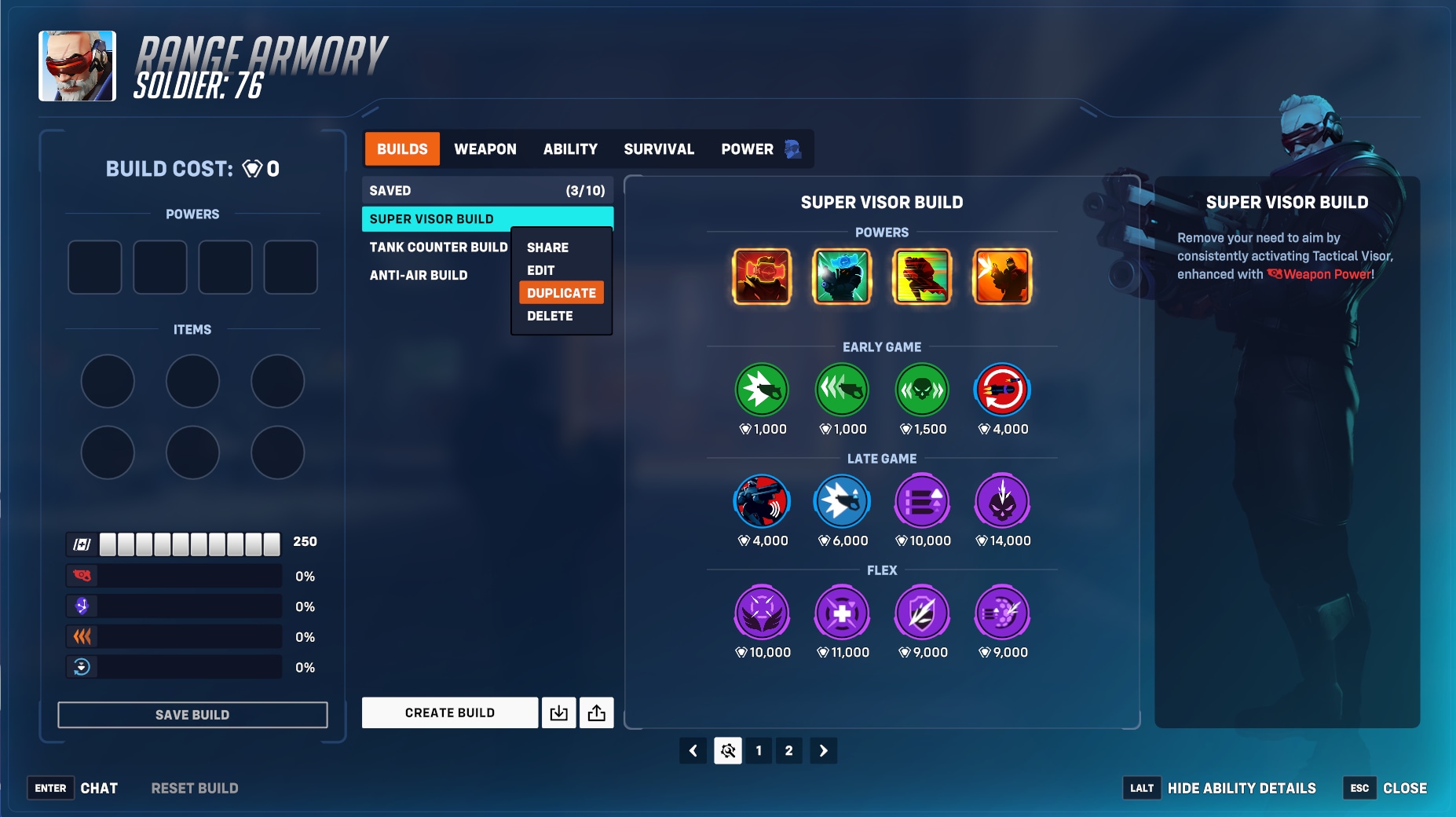Image resolution: width=1456 pixels, height=817 pixels.
Task: Click the export build share icon
Action: pos(597,713)
